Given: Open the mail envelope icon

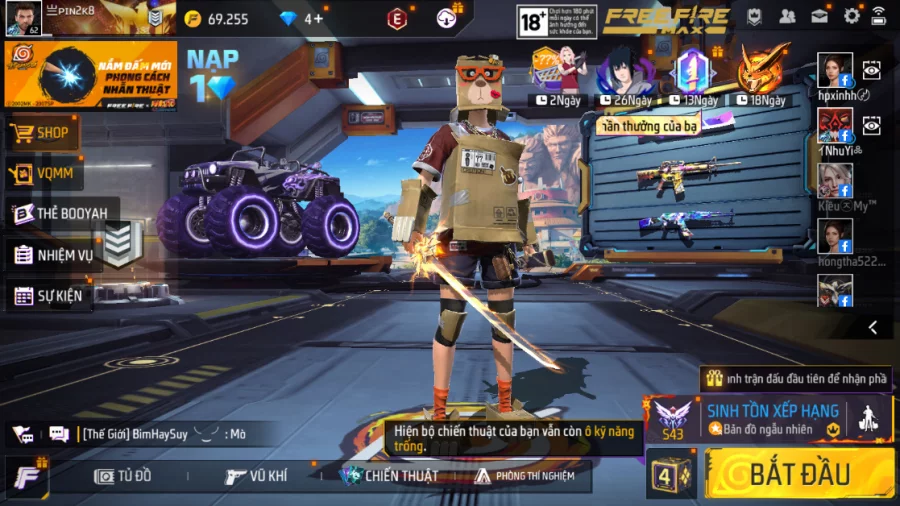Looking at the screenshot, I should point(819,16).
